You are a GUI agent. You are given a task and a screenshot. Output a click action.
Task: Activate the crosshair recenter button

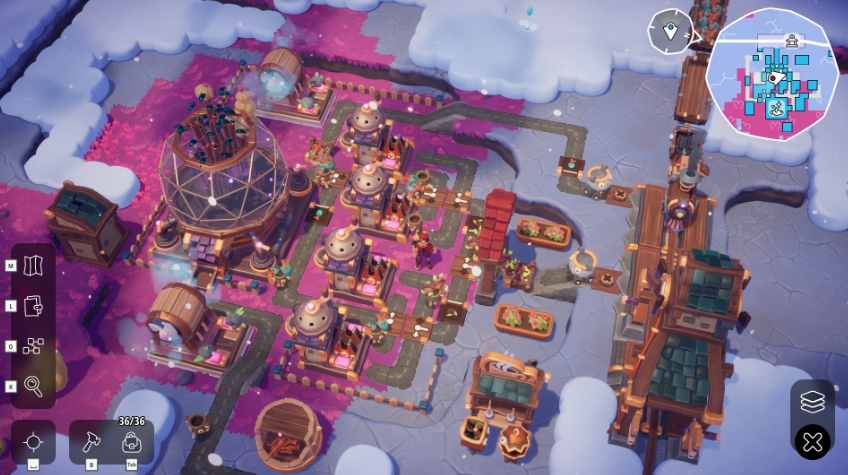tap(34, 441)
